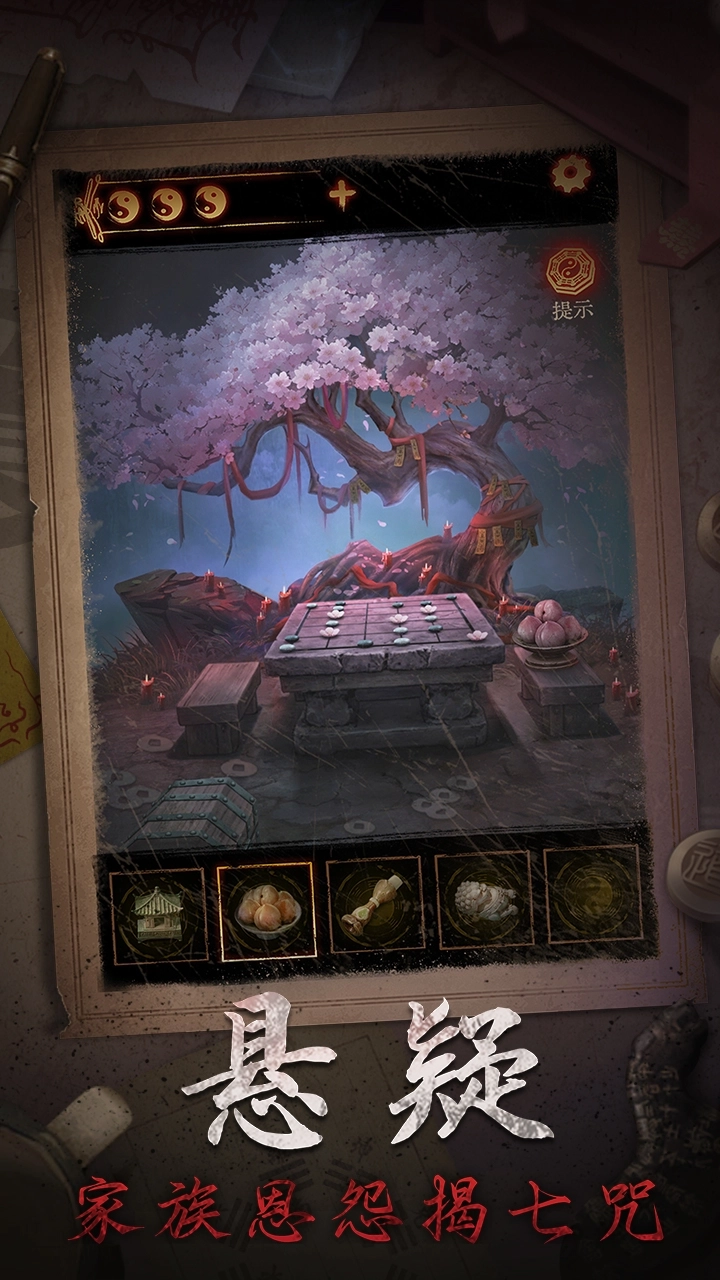Open settings with the gear icon

coord(570,175)
